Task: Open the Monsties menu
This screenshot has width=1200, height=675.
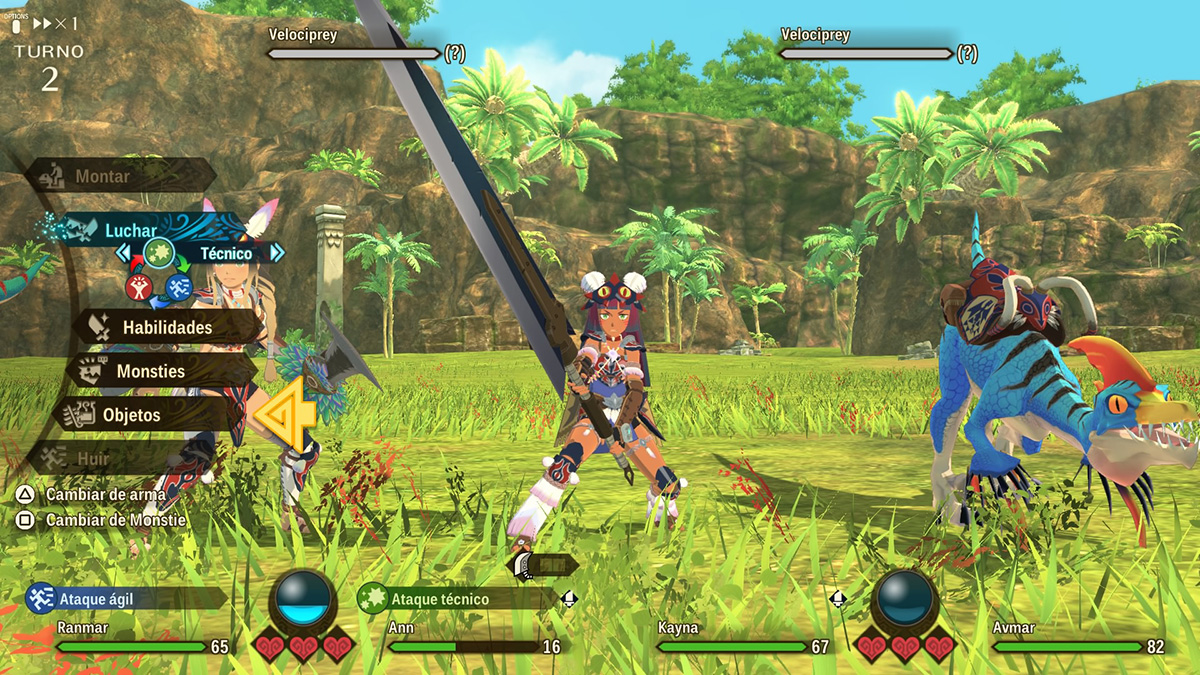Action: pos(150,371)
